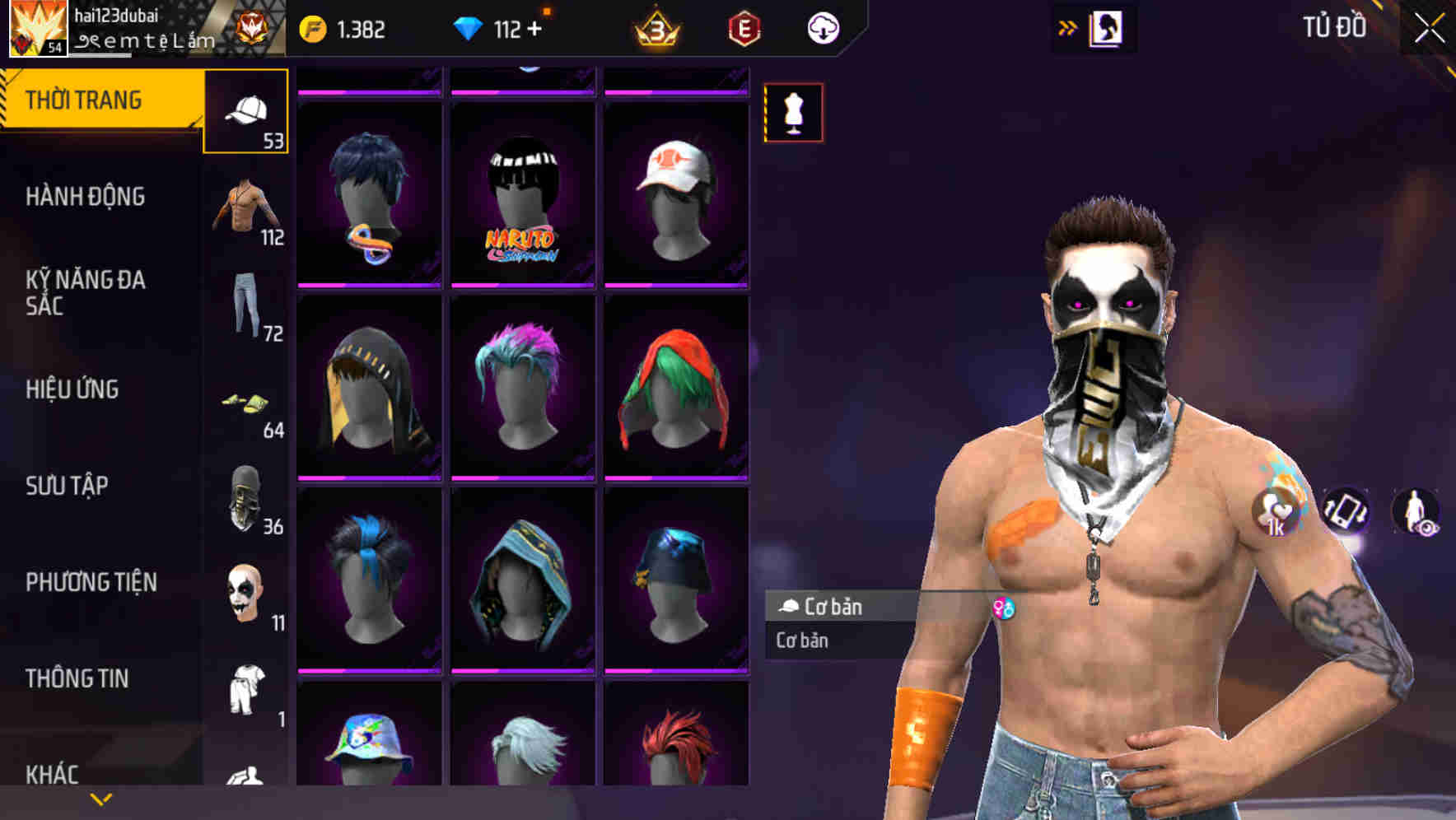The width and height of the screenshot is (1456, 820).
Task: Open the golden crown rank badge
Action: pyautogui.click(x=655, y=28)
